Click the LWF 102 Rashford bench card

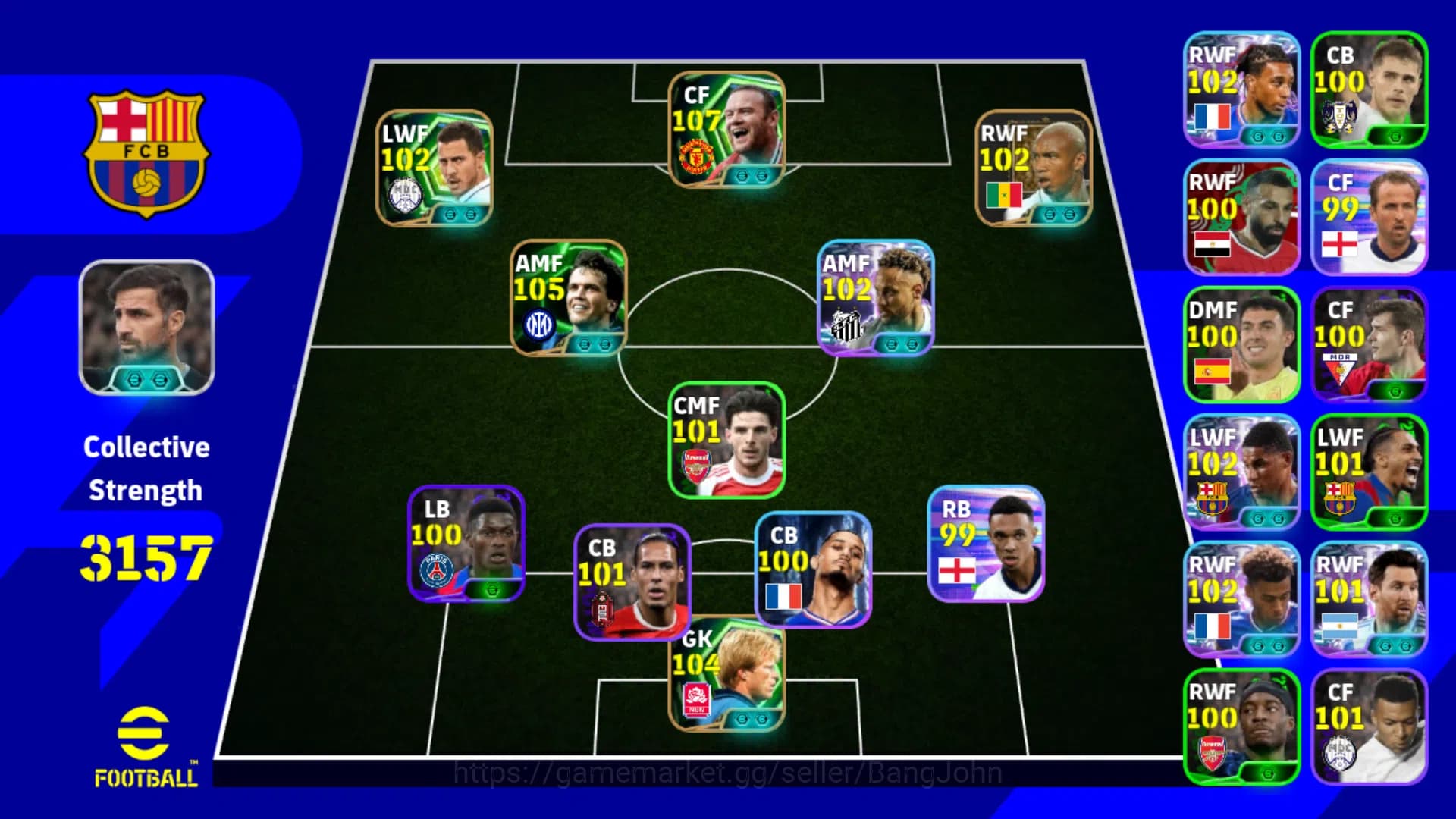coord(1242,470)
